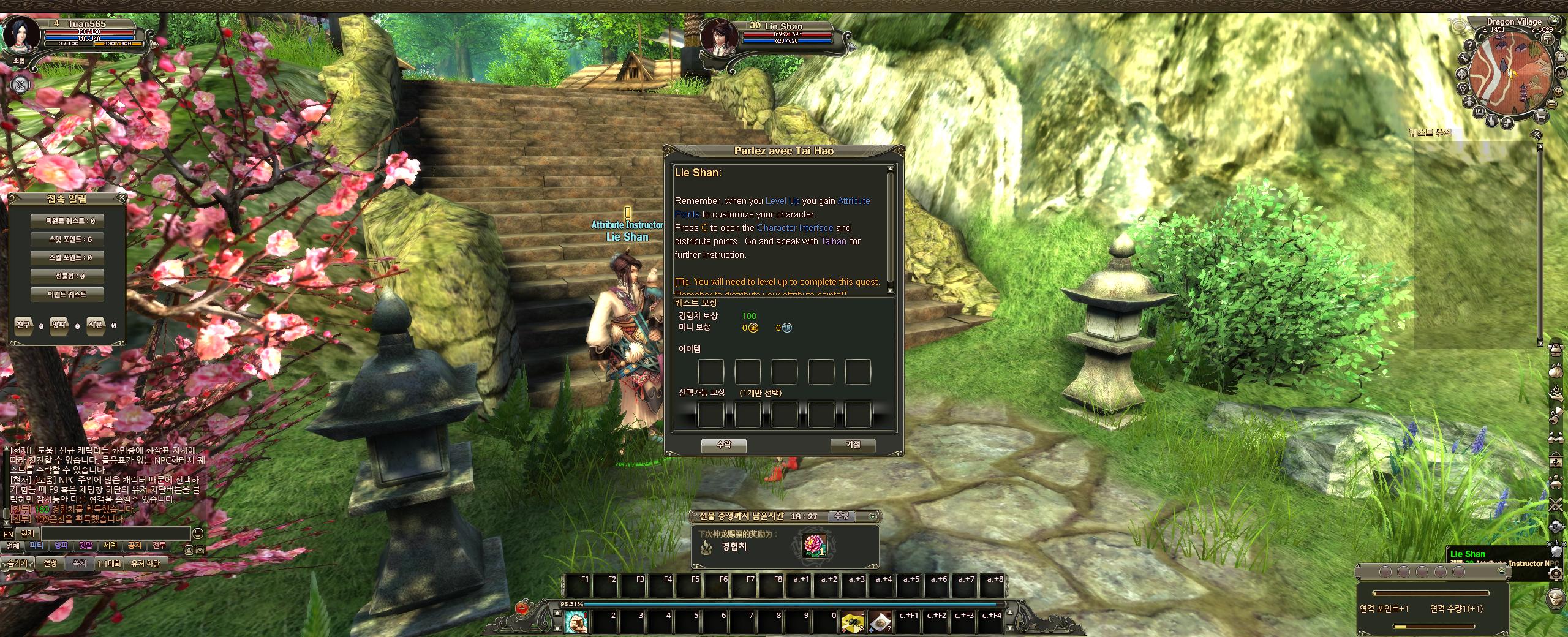The height and width of the screenshot is (637, 1568).
Task: Open the 선물함 gift box button
Action: pyautogui.click(x=67, y=276)
